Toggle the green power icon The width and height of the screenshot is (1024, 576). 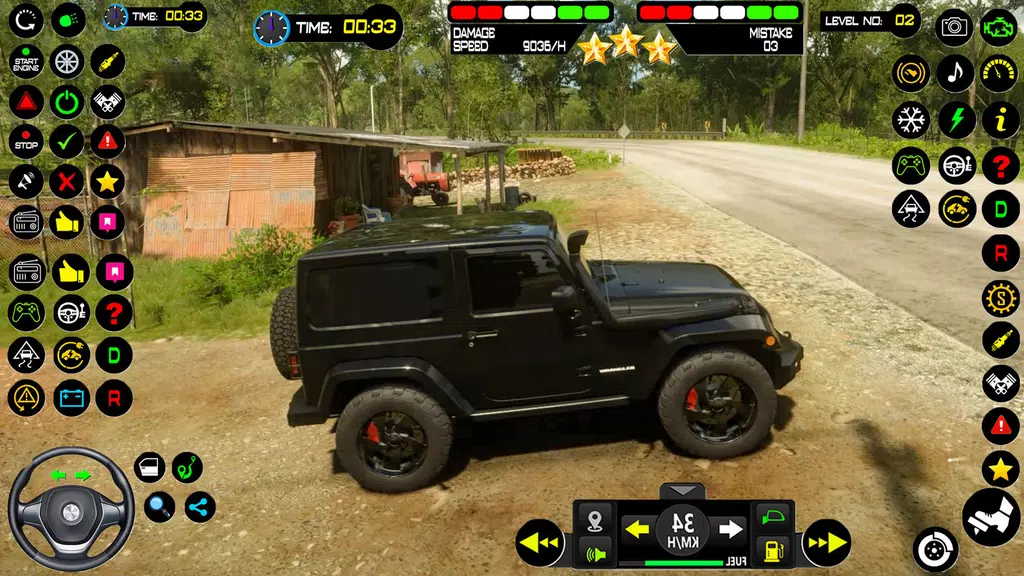click(x=67, y=101)
